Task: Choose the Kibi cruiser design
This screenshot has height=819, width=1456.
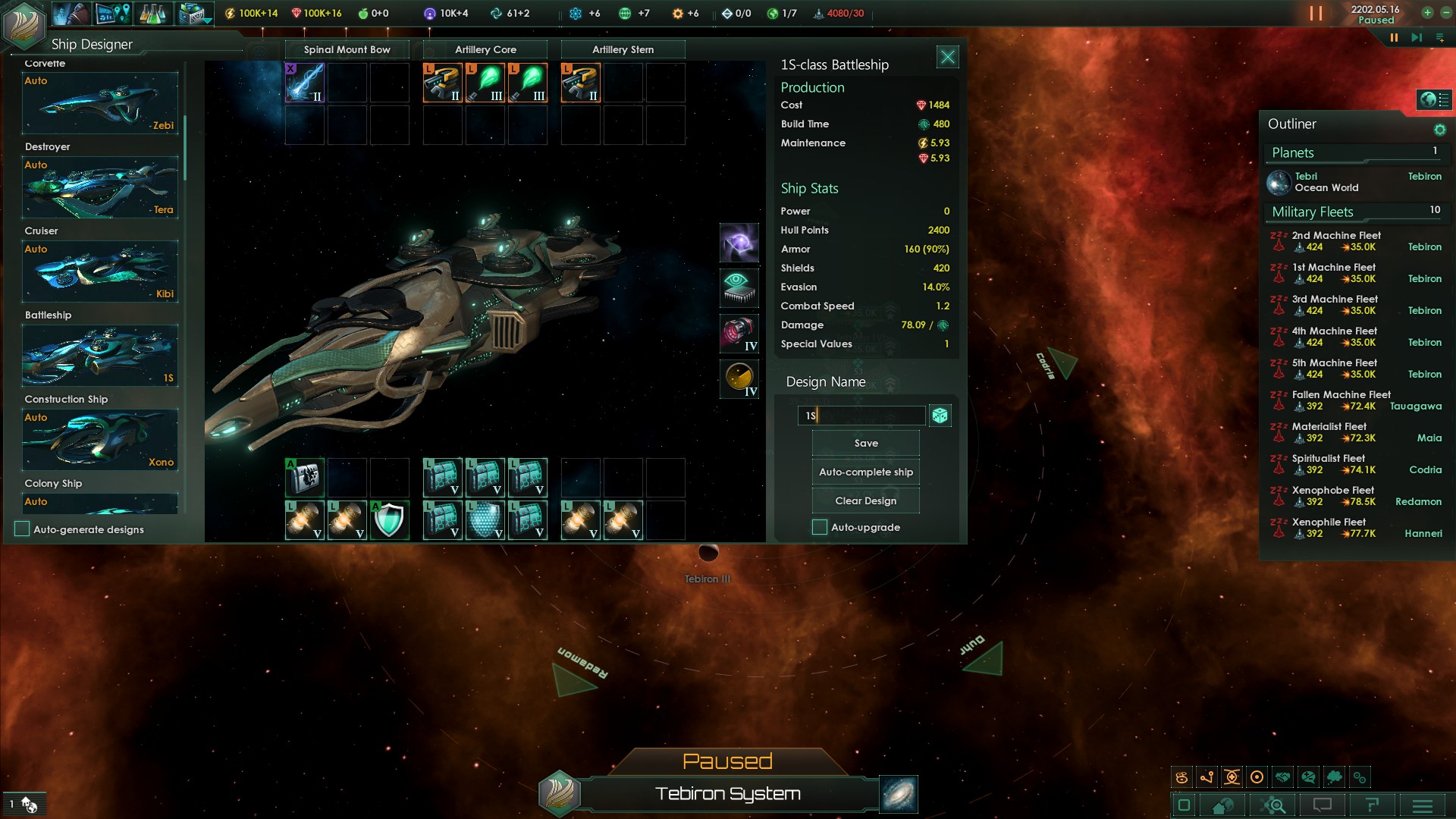Action: [100, 271]
